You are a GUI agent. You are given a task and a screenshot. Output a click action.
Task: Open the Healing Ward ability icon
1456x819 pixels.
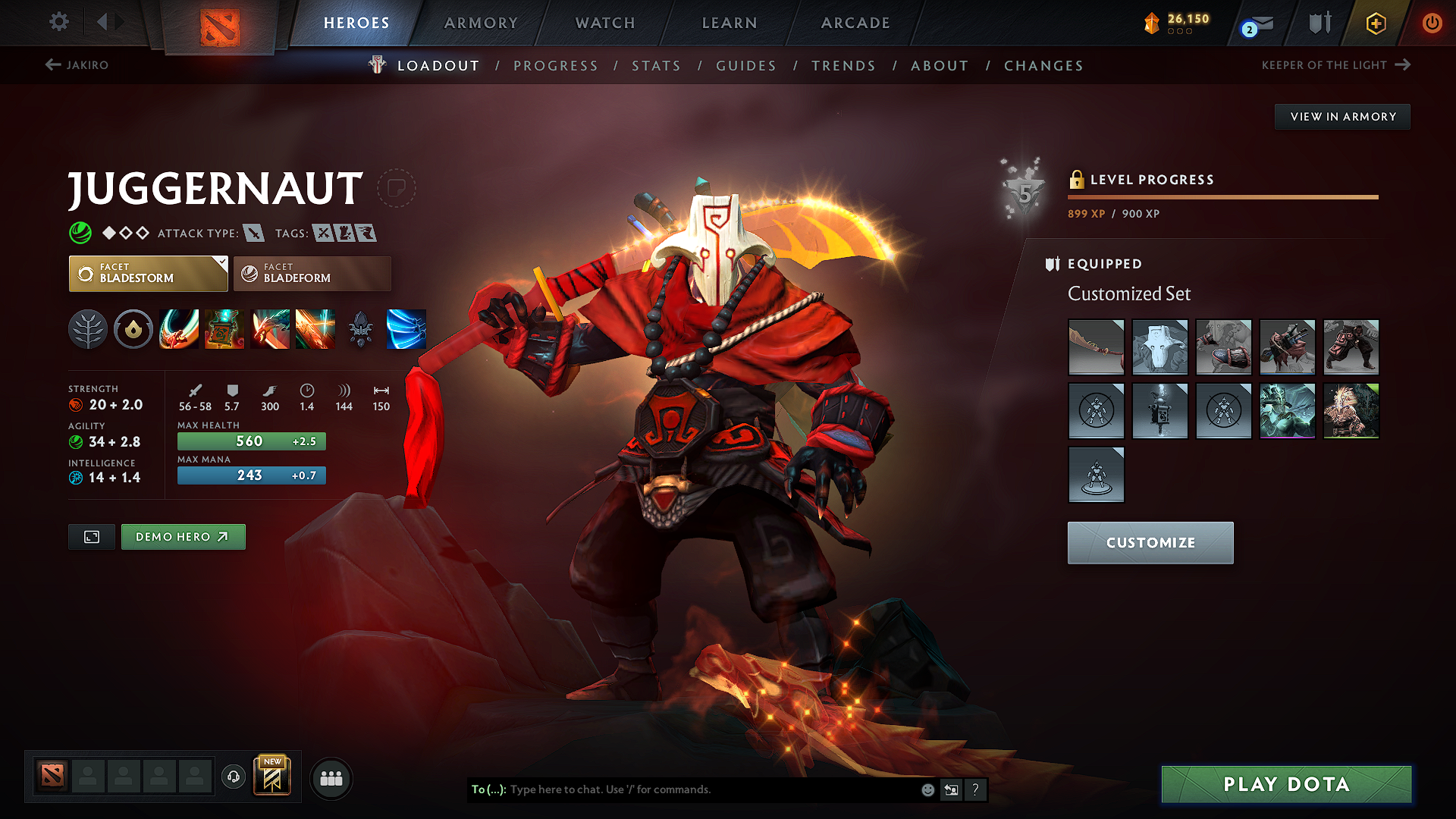[224, 329]
